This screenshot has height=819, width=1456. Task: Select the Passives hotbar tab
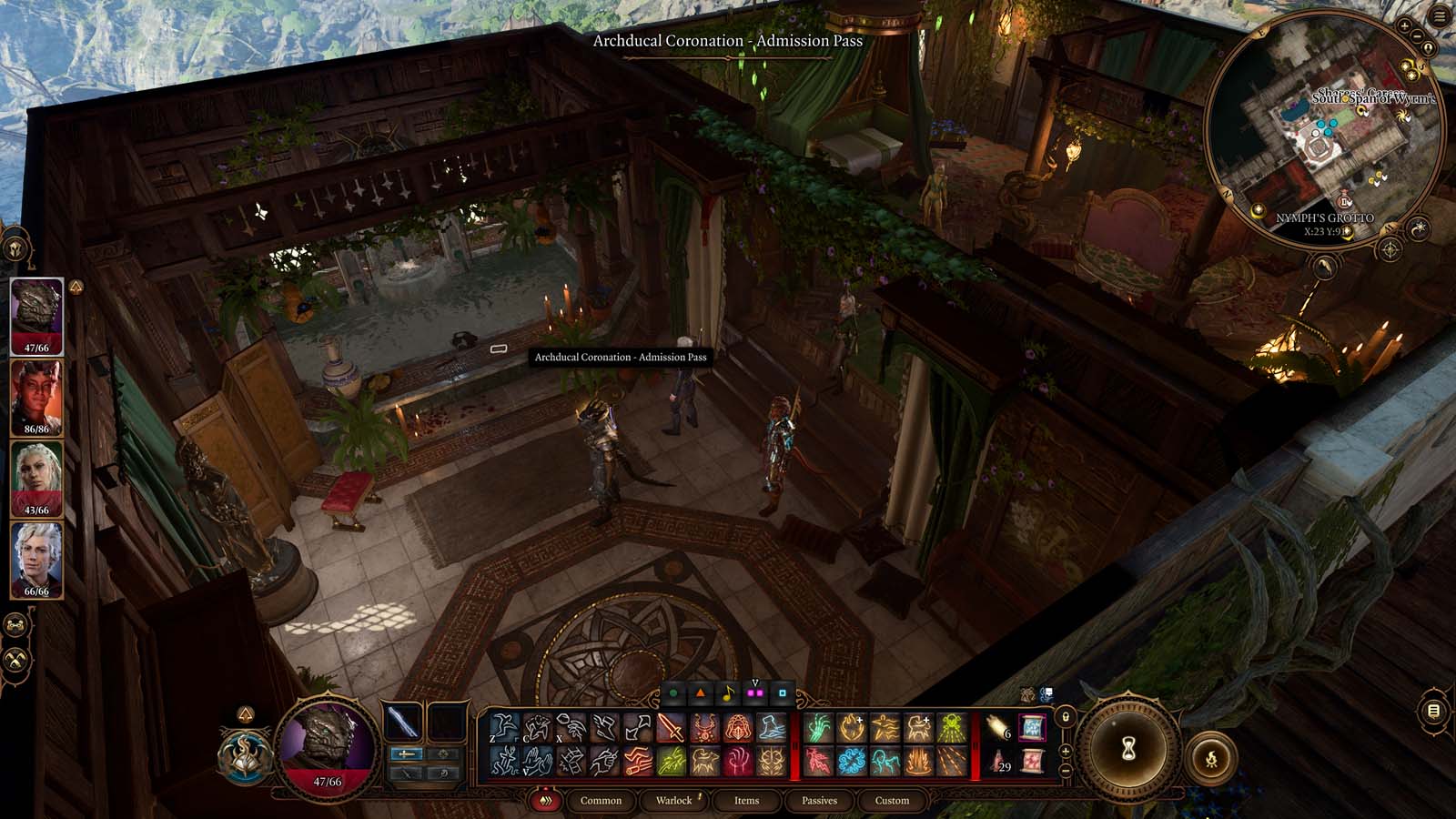[819, 801]
